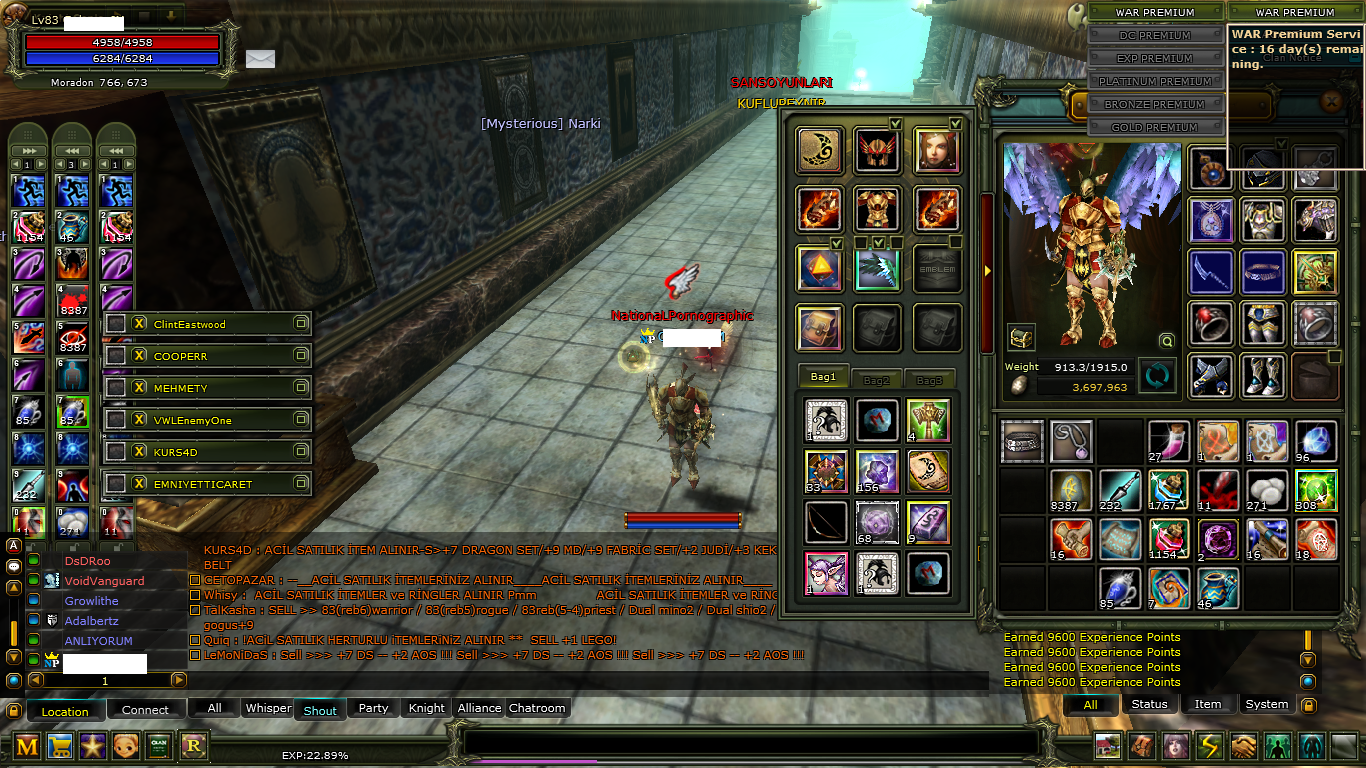Open the shopping cart icon in bottom bar
1366x768 pixels.
click(x=60, y=745)
